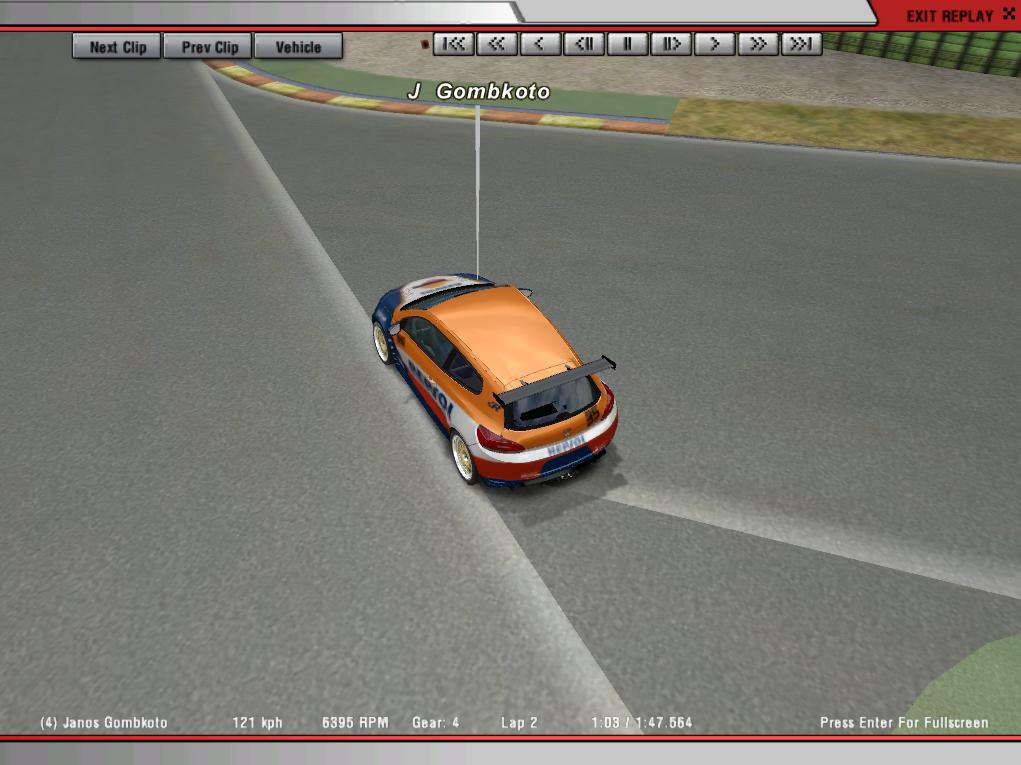The height and width of the screenshot is (765, 1021).
Task: Pause the replay
Action: click(628, 44)
